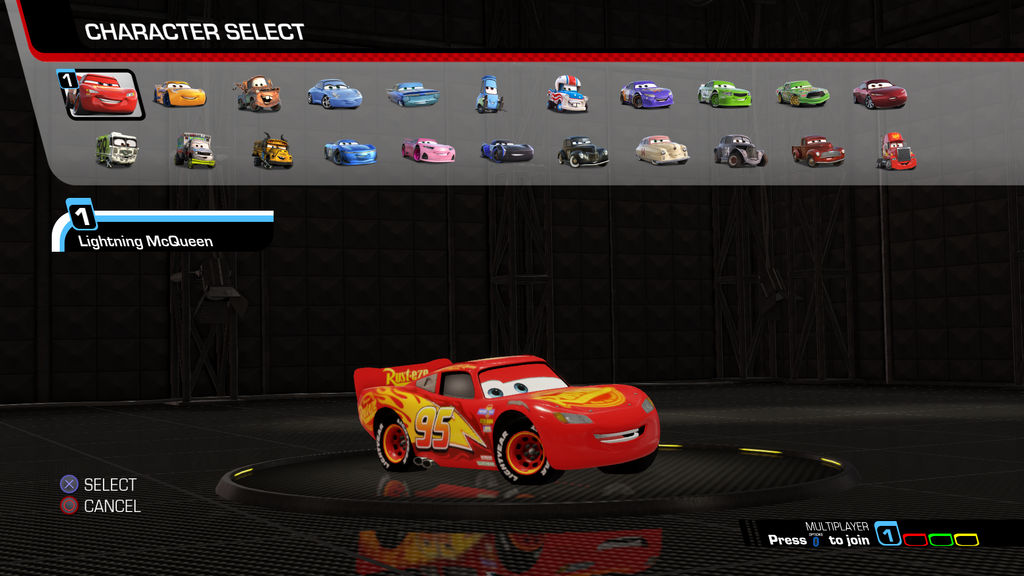Choose the blue stock car in the second row
The height and width of the screenshot is (576, 1024).
pos(350,151)
